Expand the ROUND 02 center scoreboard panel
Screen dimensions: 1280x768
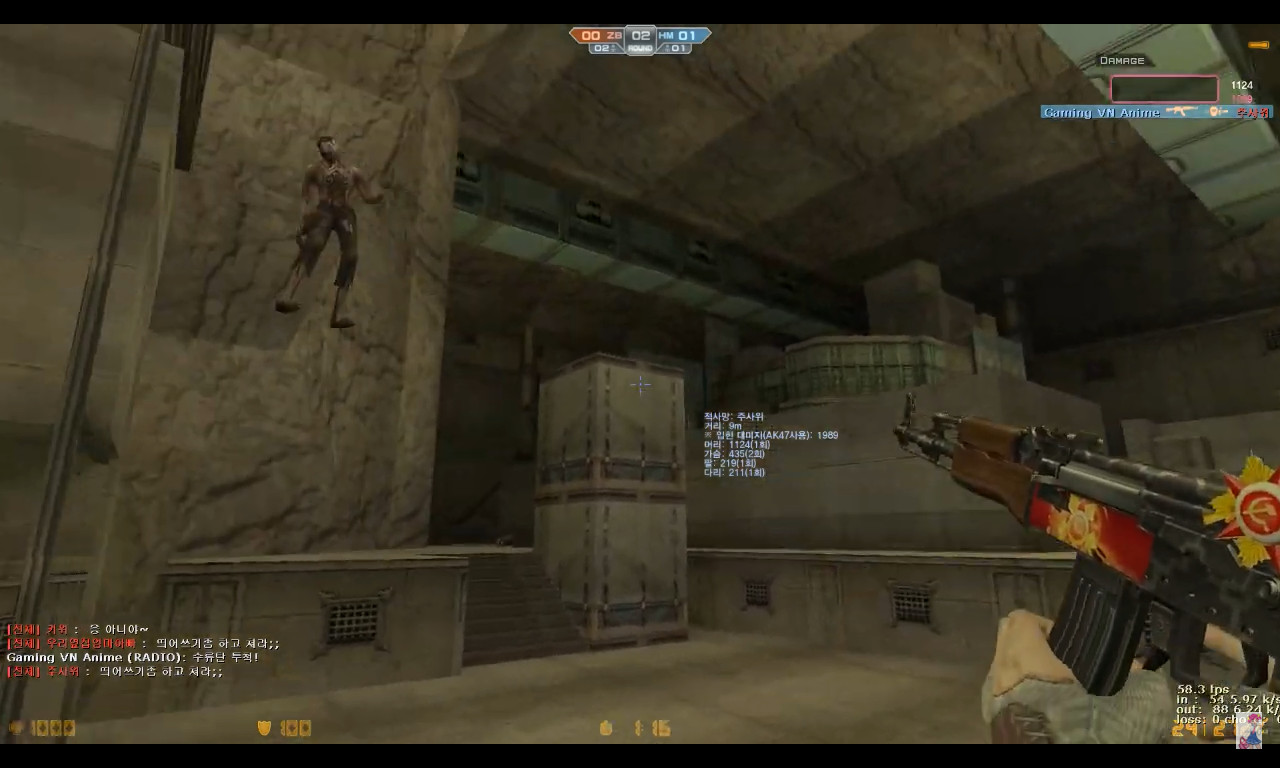point(640,38)
